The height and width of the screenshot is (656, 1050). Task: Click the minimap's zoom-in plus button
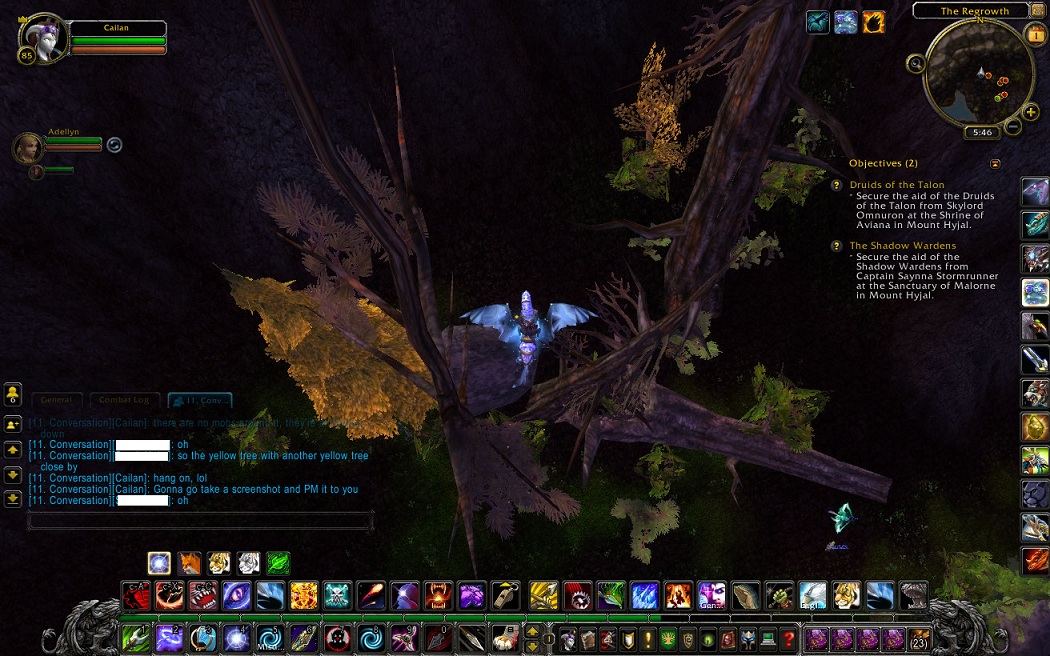click(x=1031, y=112)
